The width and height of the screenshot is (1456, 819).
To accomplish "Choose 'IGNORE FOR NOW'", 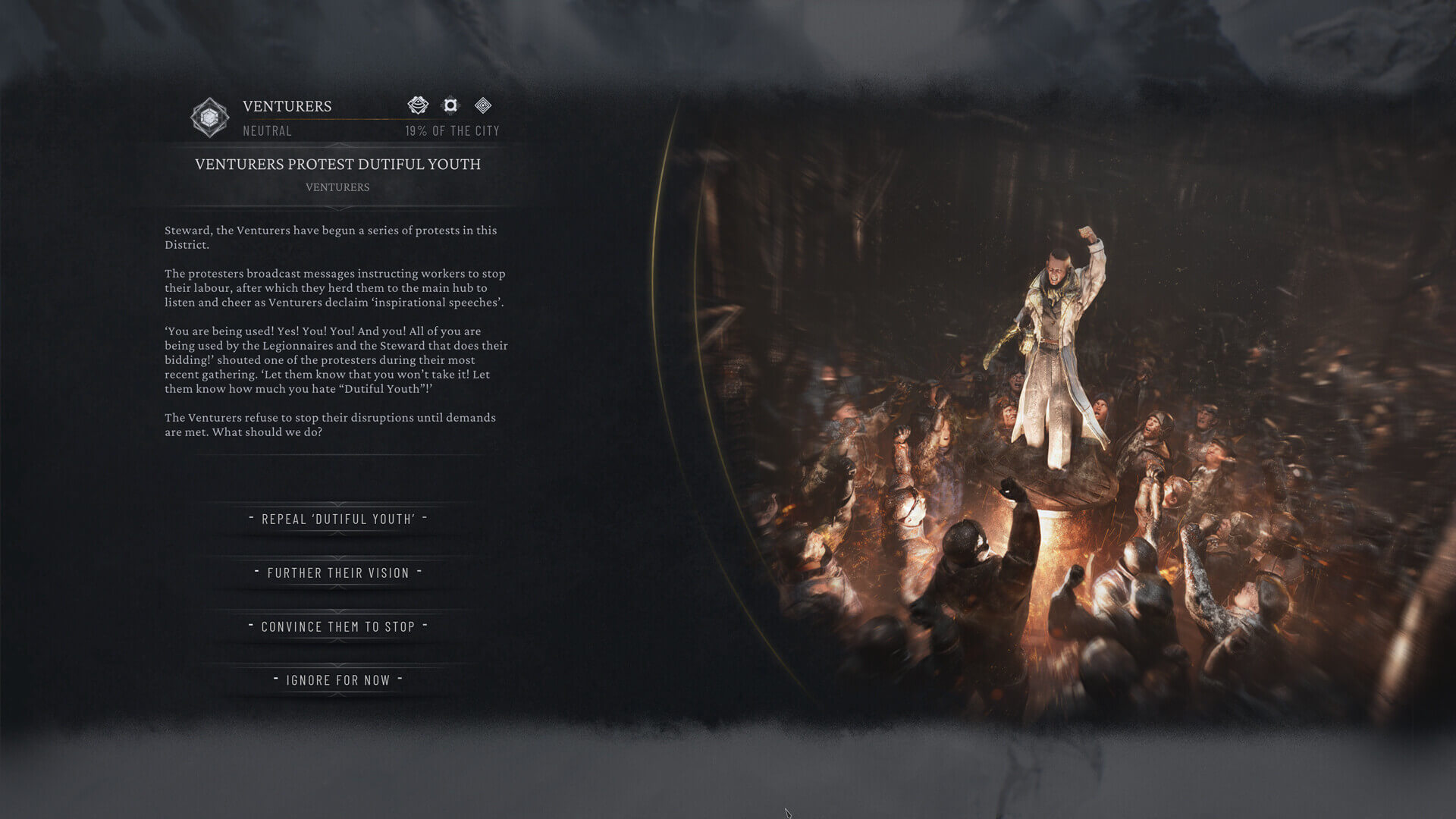I will coord(338,680).
